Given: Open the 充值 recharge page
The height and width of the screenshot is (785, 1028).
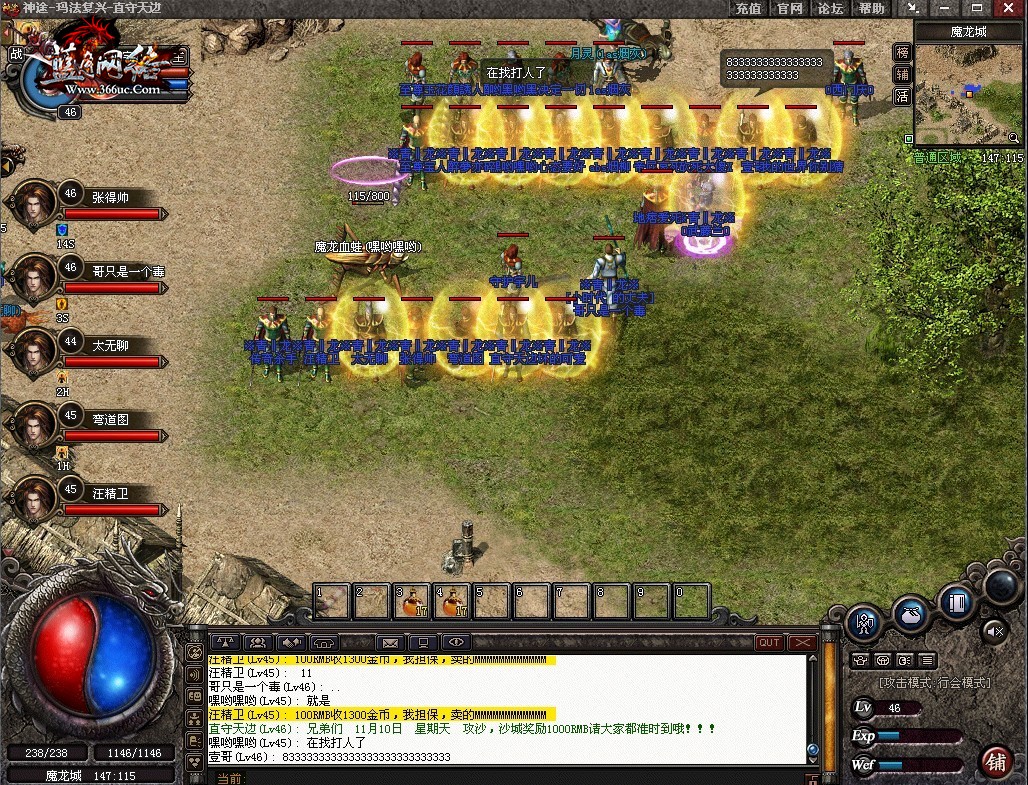Looking at the screenshot, I should (x=748, y=9).
